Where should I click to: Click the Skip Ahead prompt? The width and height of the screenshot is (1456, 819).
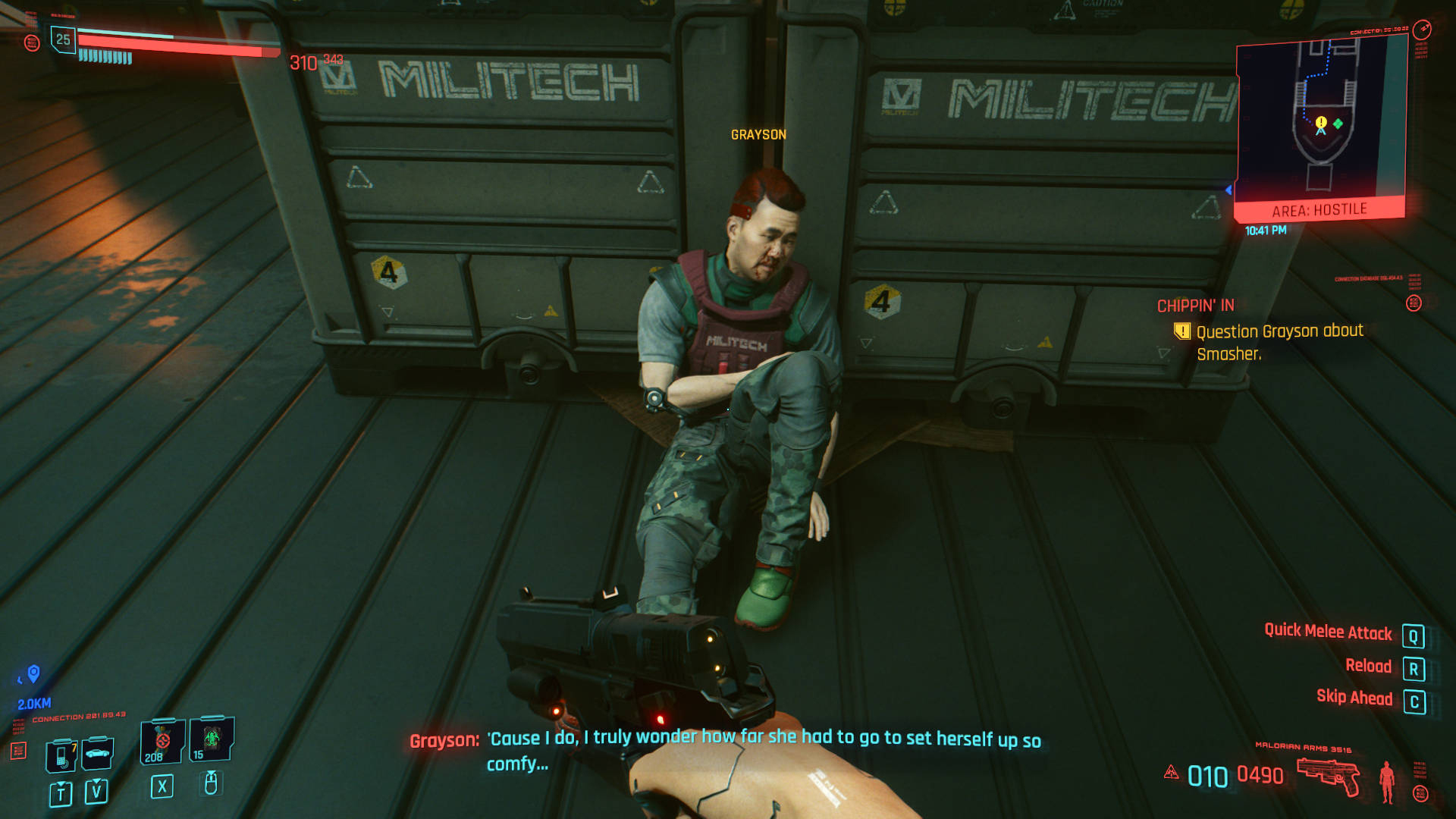(x=1356, y=698)
